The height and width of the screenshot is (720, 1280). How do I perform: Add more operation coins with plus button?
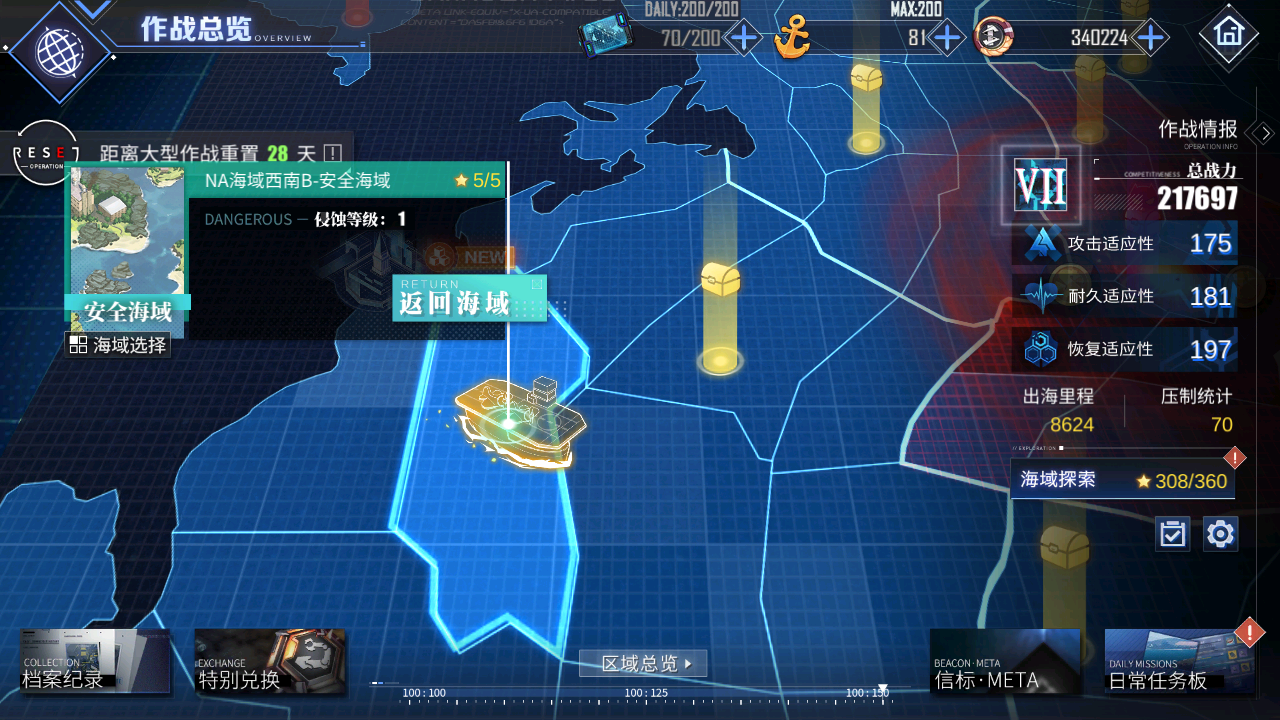(1151, 38)
